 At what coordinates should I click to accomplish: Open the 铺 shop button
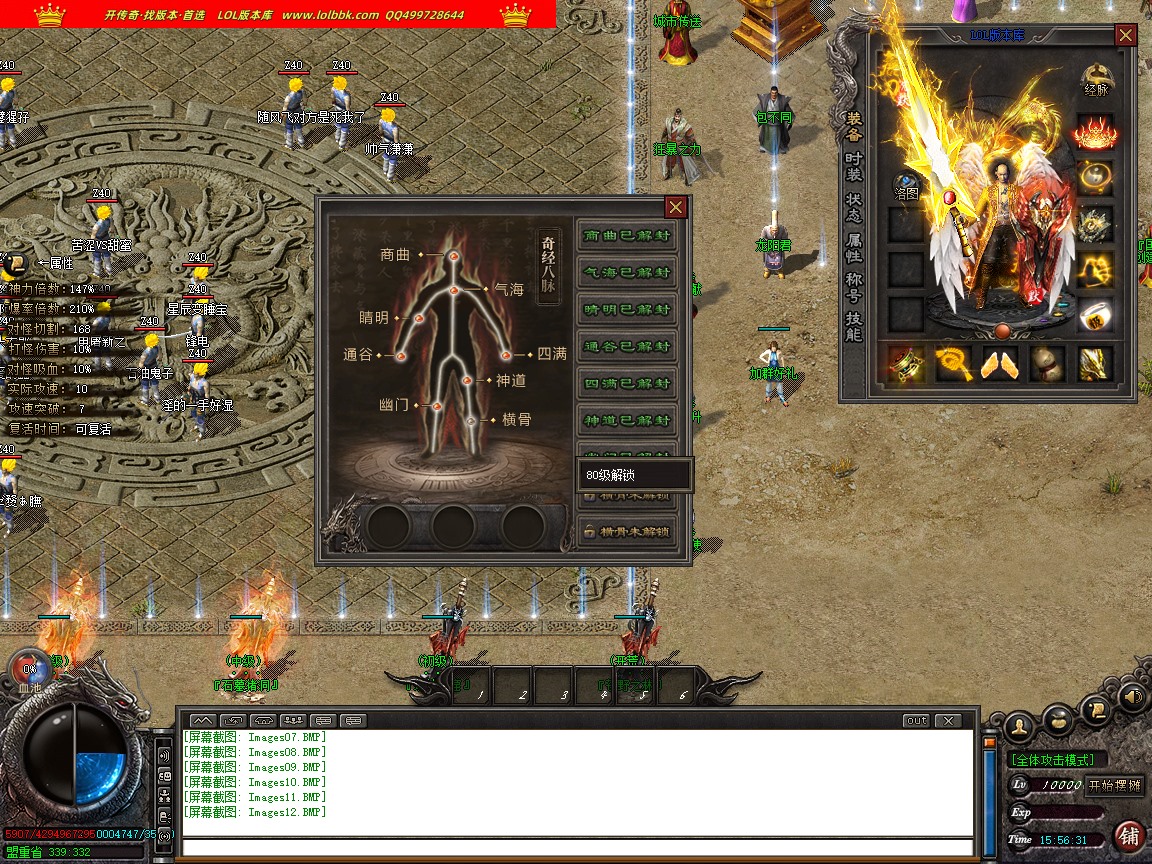coord(1130,834)
